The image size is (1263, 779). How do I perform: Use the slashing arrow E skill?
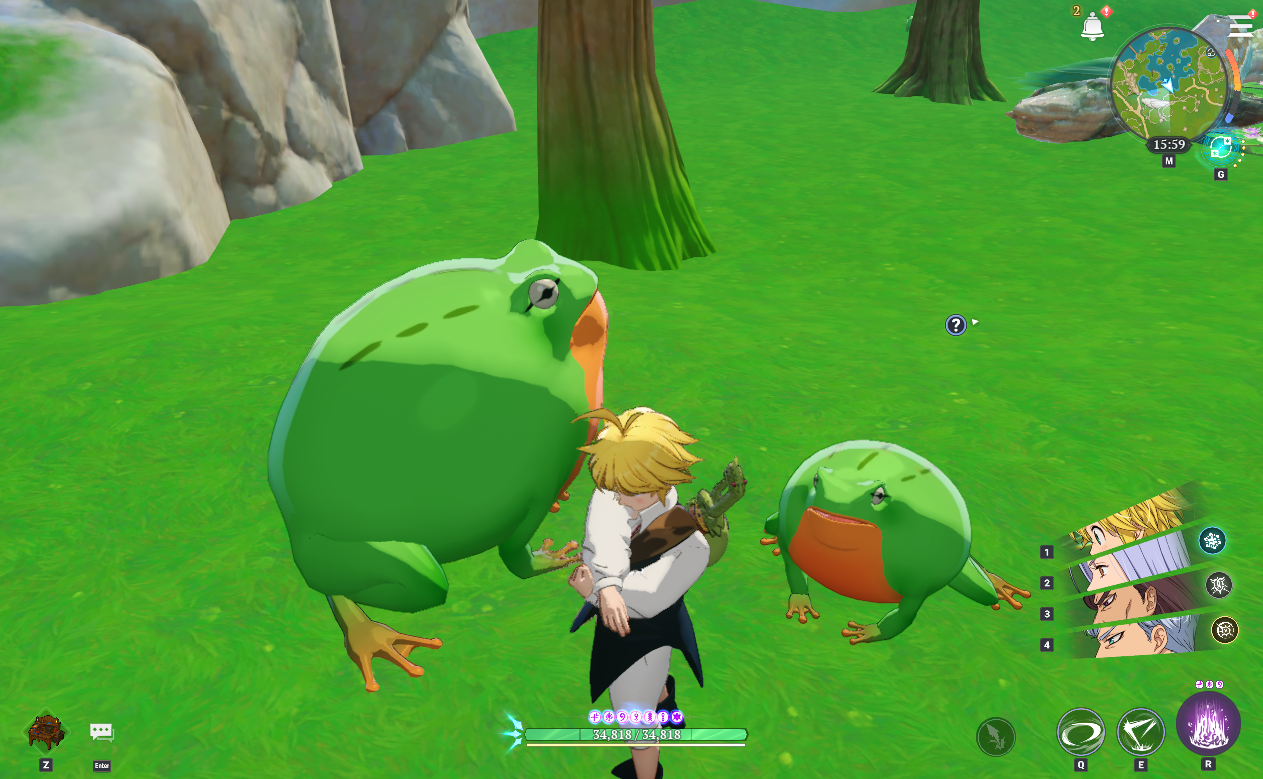pos(1141,732)
